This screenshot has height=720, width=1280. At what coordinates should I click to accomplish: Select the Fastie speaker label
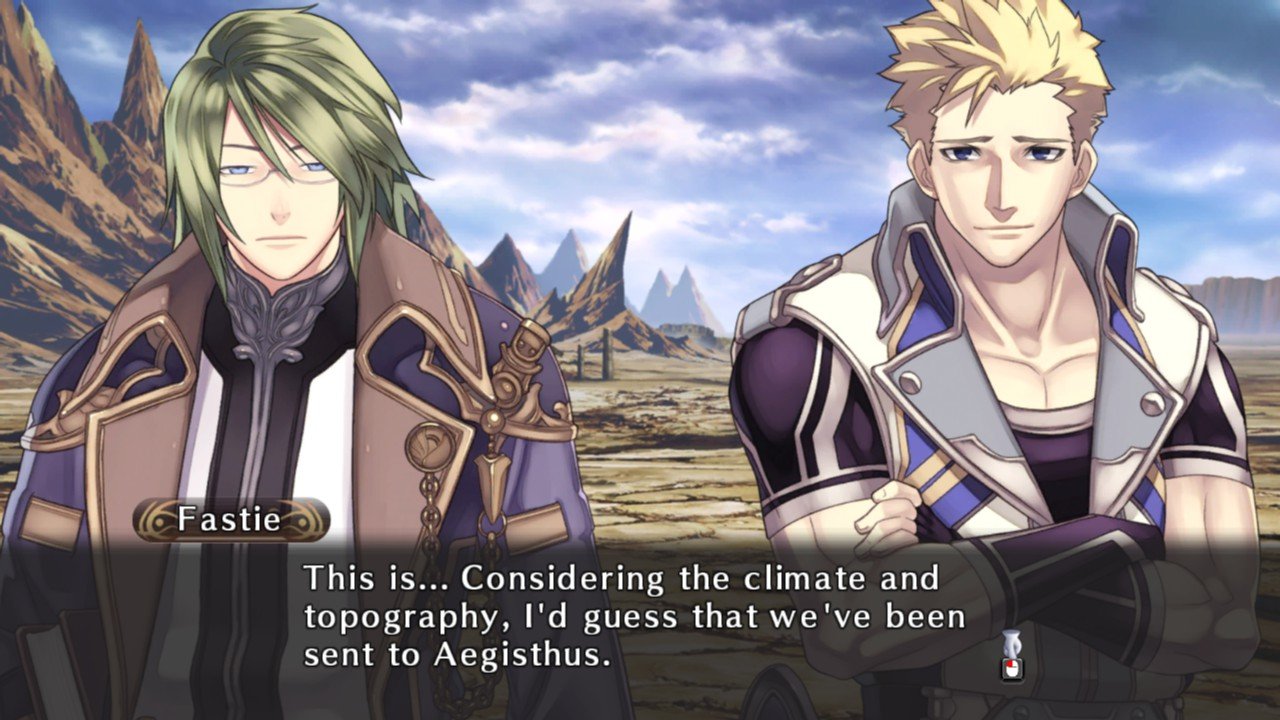tap(232, 518)
